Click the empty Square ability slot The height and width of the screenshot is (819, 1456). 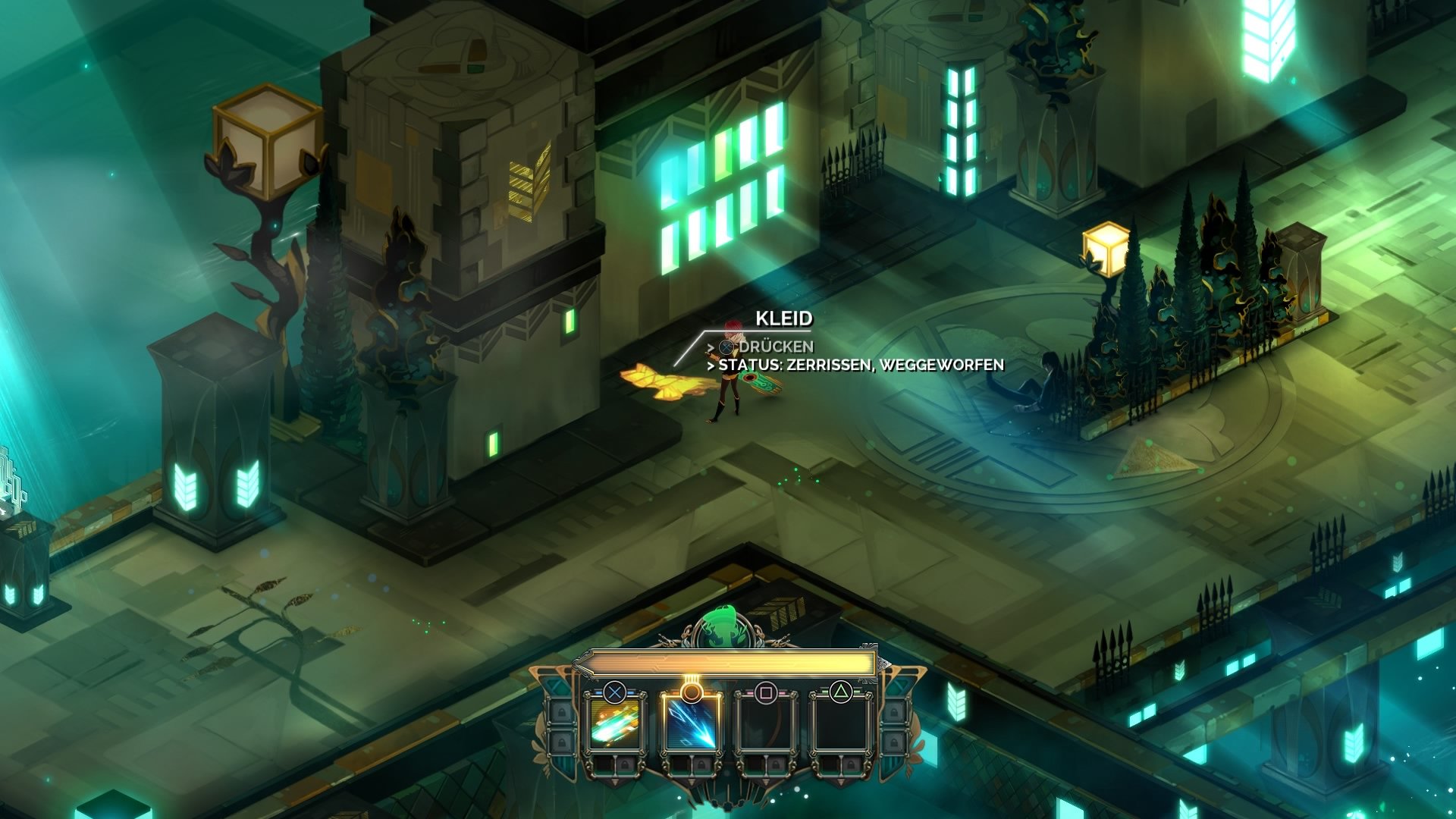click(x=767, y=724)
